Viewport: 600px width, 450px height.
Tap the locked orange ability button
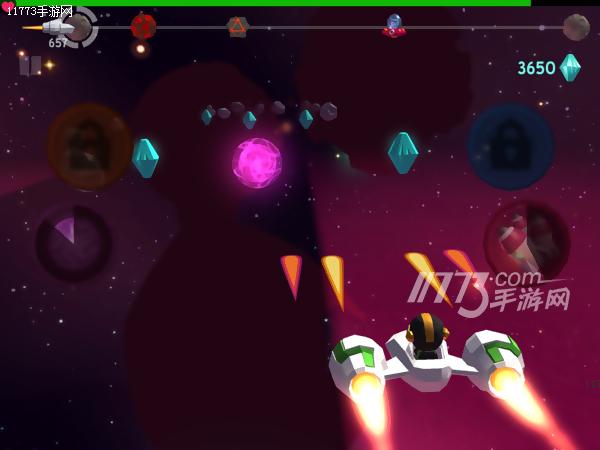pos(89,147)
